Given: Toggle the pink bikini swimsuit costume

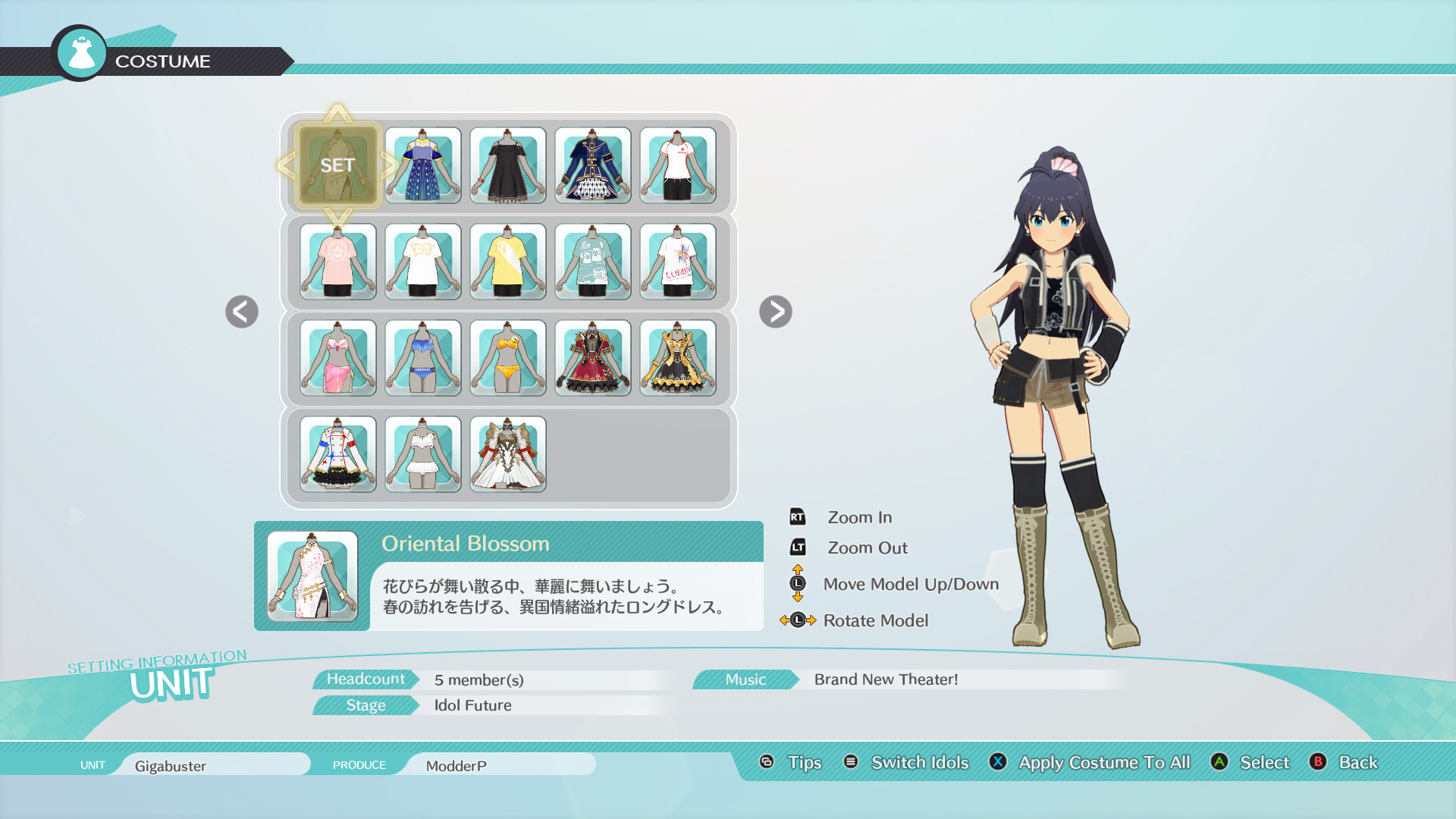Looking at the screenshot, I should [338, 358].
